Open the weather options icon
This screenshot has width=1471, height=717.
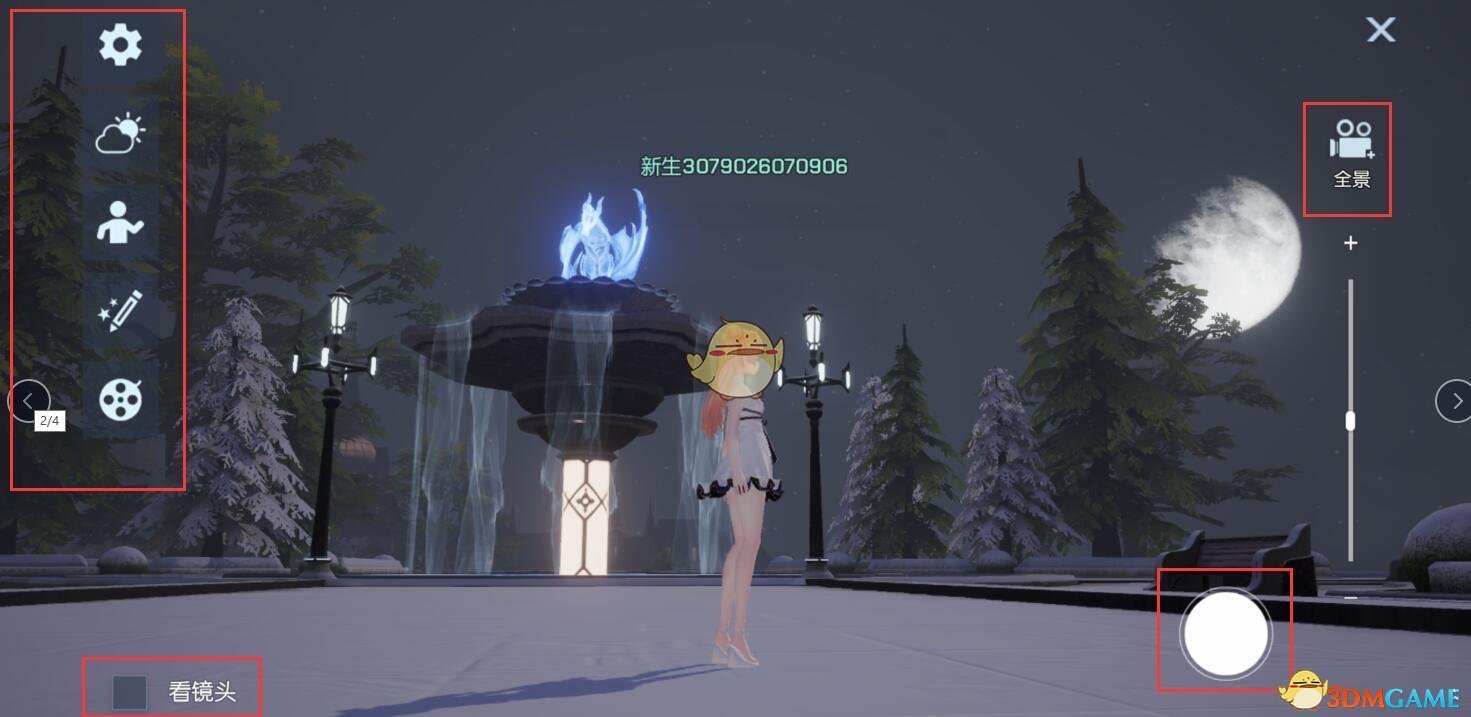point(120,134)
